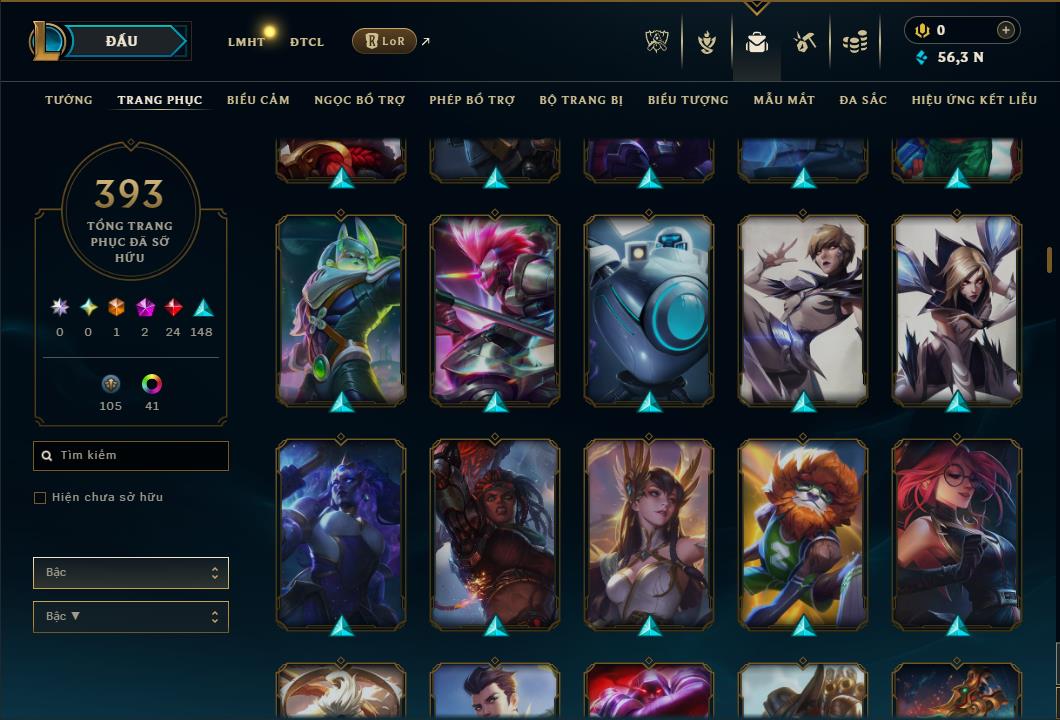Open the HIỆU ỨNG KẾT LIỄU tab
The width and height of the screenshot is (1060, 720).
(x=975, y=100)
